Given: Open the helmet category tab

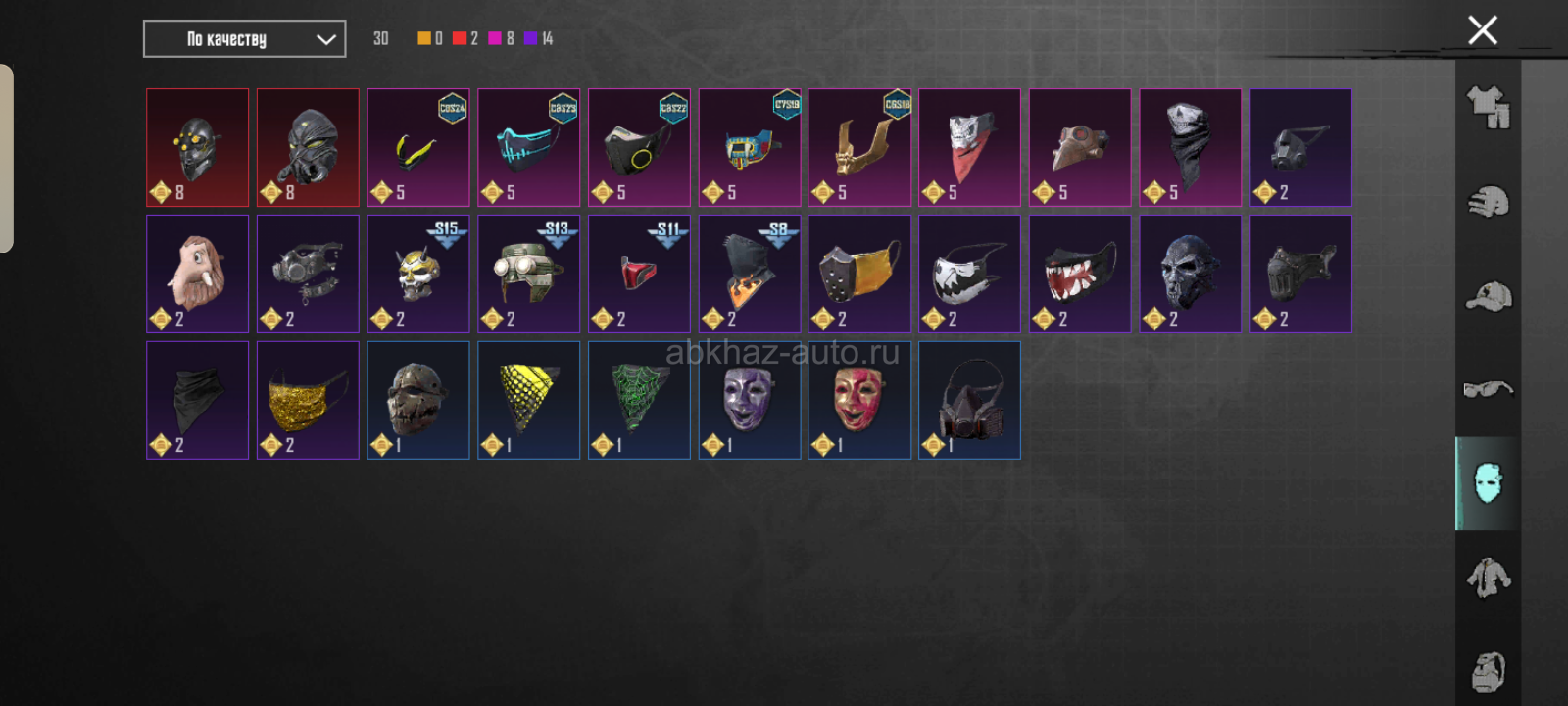Looking at the screenshot, I should (1488, 202).
